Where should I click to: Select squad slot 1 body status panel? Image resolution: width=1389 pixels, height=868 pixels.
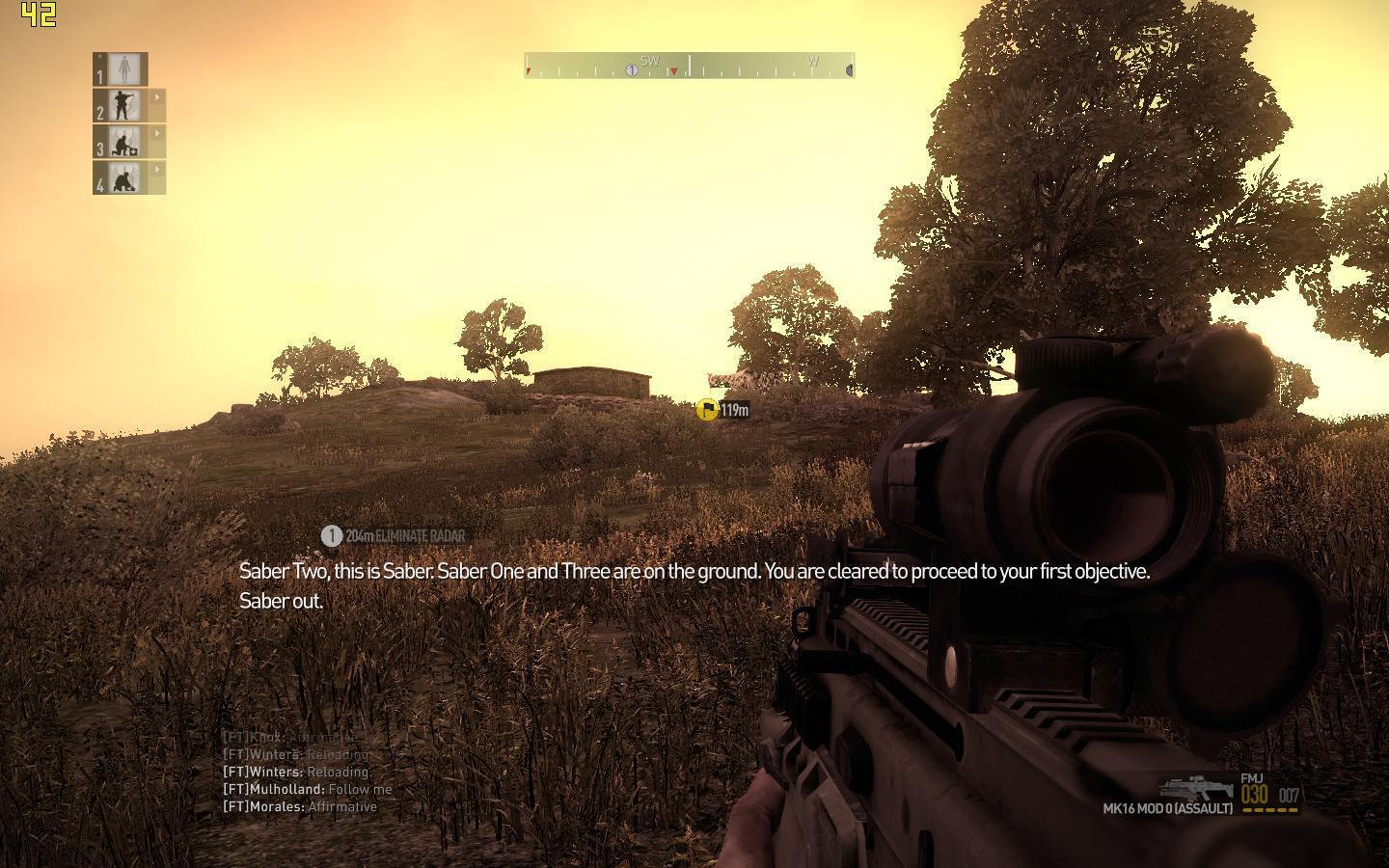click(x=122, y=69)
